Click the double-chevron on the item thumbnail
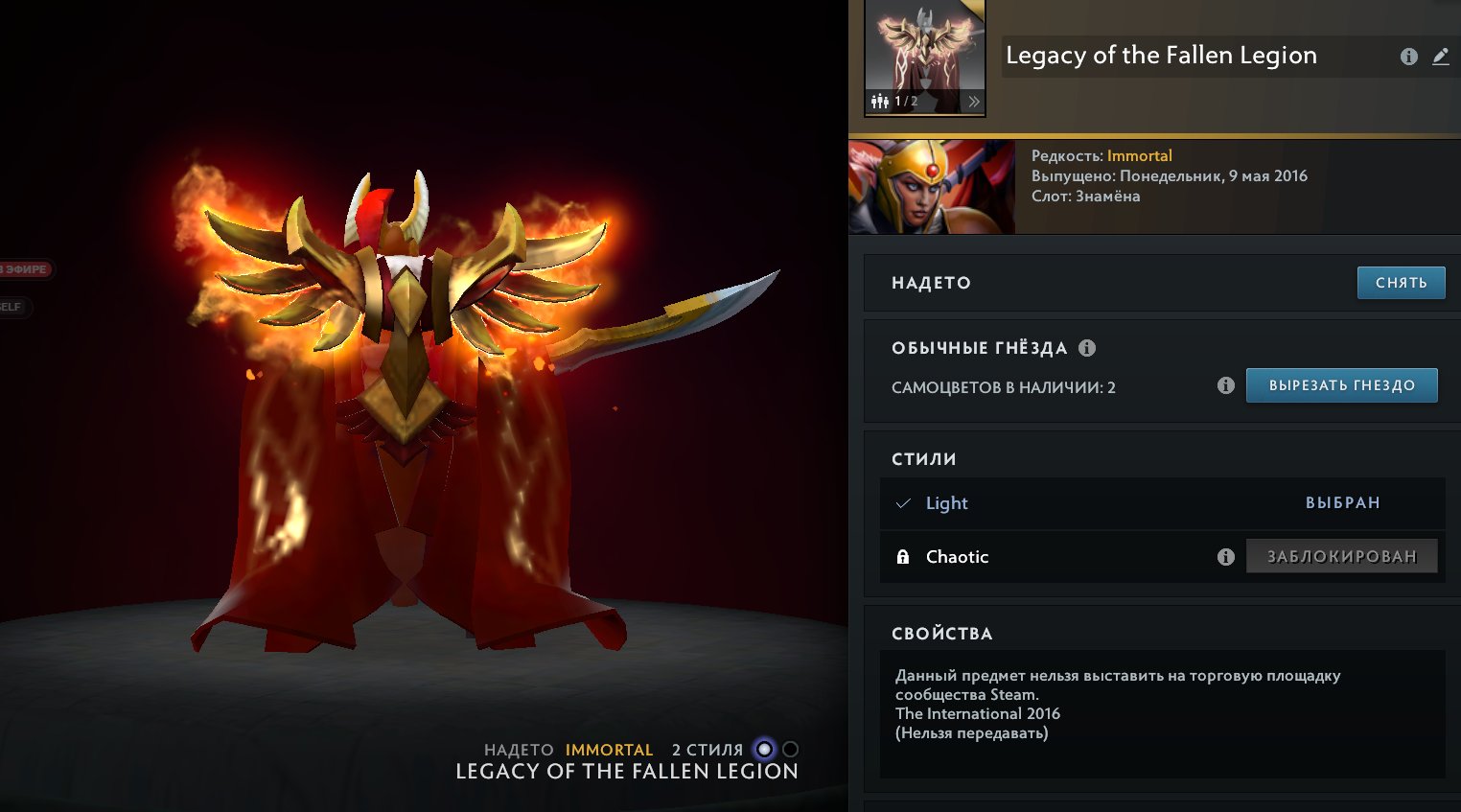Screen dimensions: 1461x812 point(974,100)
